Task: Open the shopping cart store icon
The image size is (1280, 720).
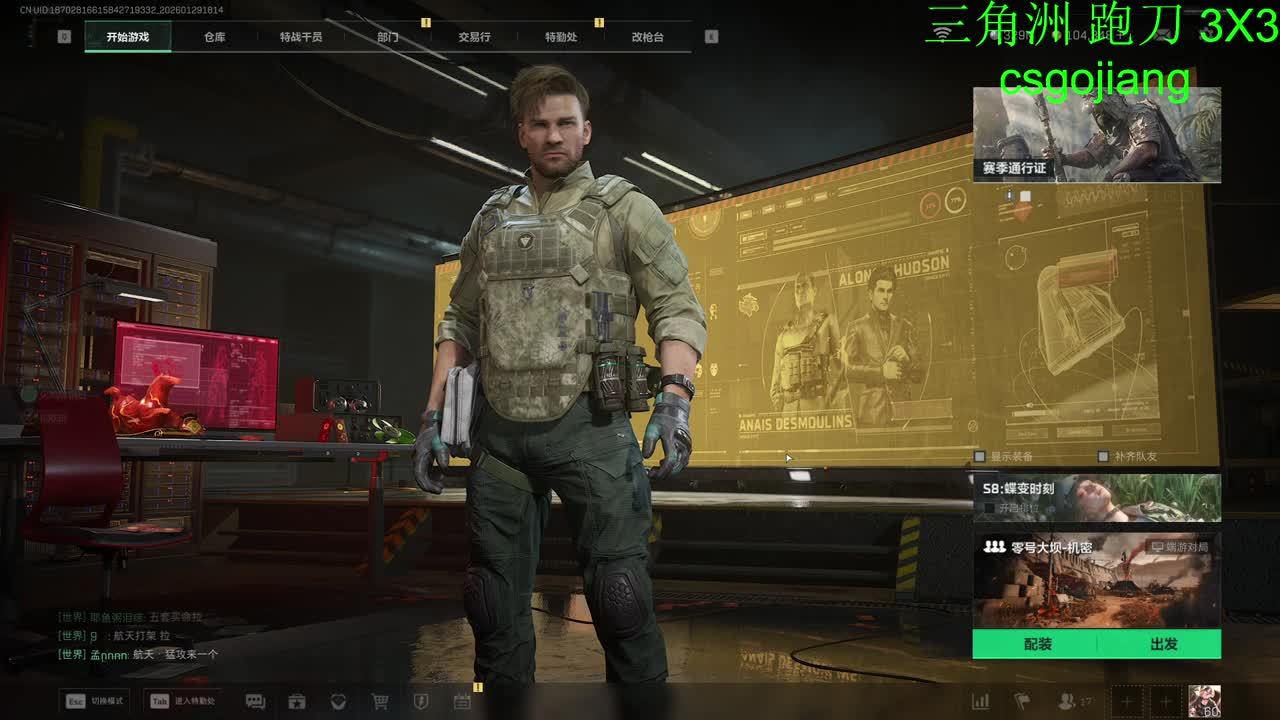Action: 380,701
